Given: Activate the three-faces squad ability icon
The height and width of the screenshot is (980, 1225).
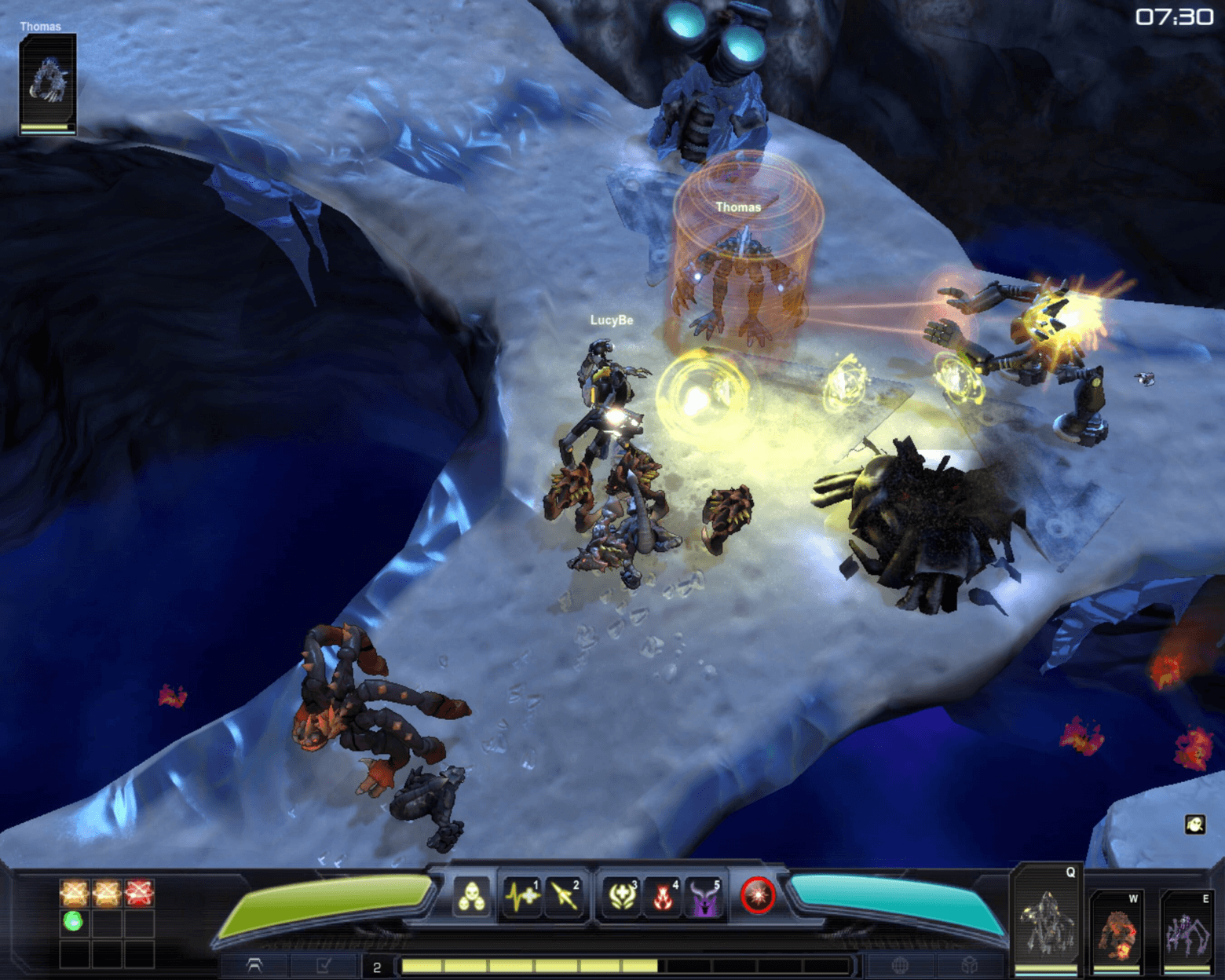Looking at the screenshot, I should pyautogui.click(x=471, y=897).
